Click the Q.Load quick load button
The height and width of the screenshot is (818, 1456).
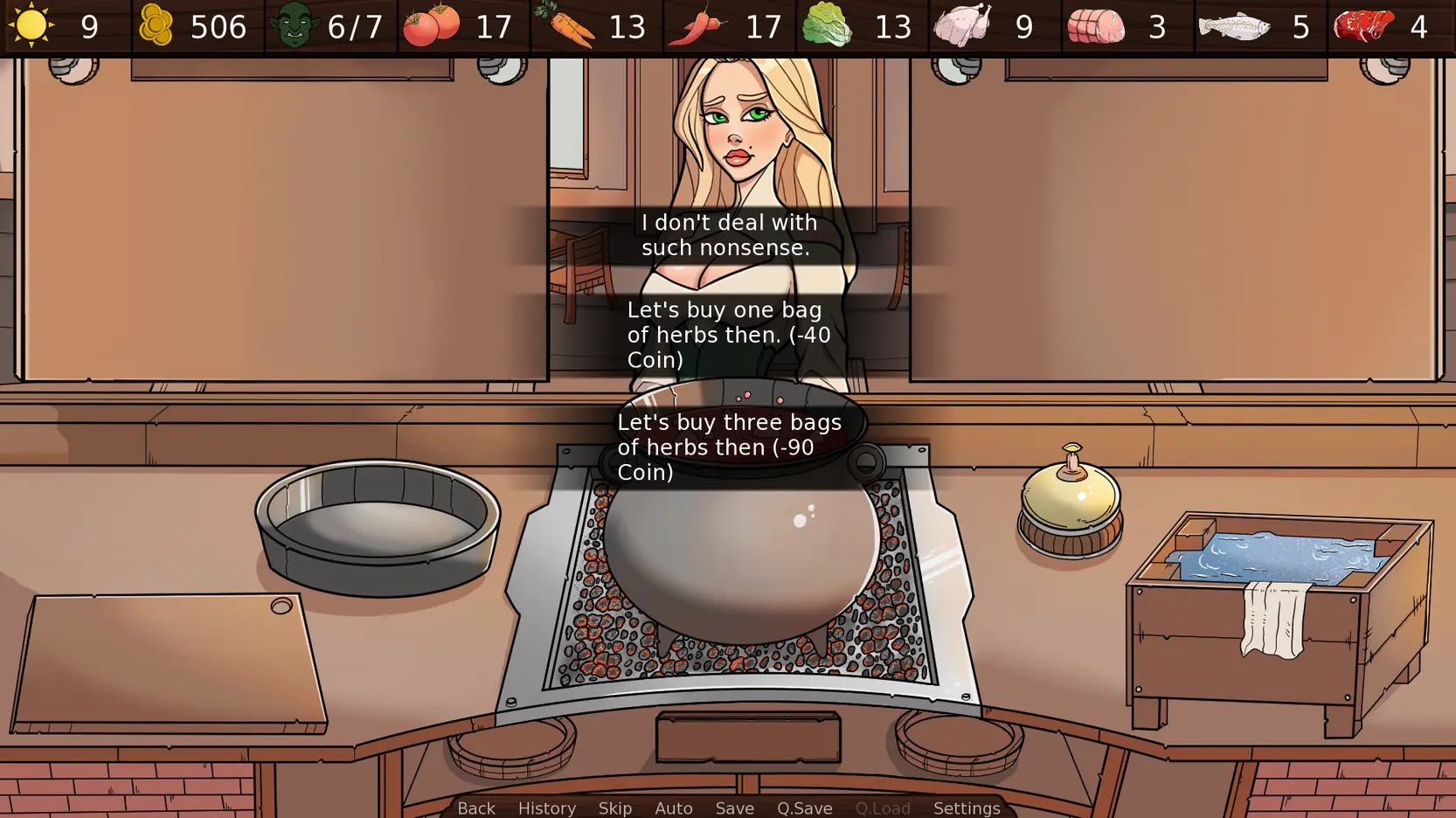pyautogui.click(x=883, y=808)
